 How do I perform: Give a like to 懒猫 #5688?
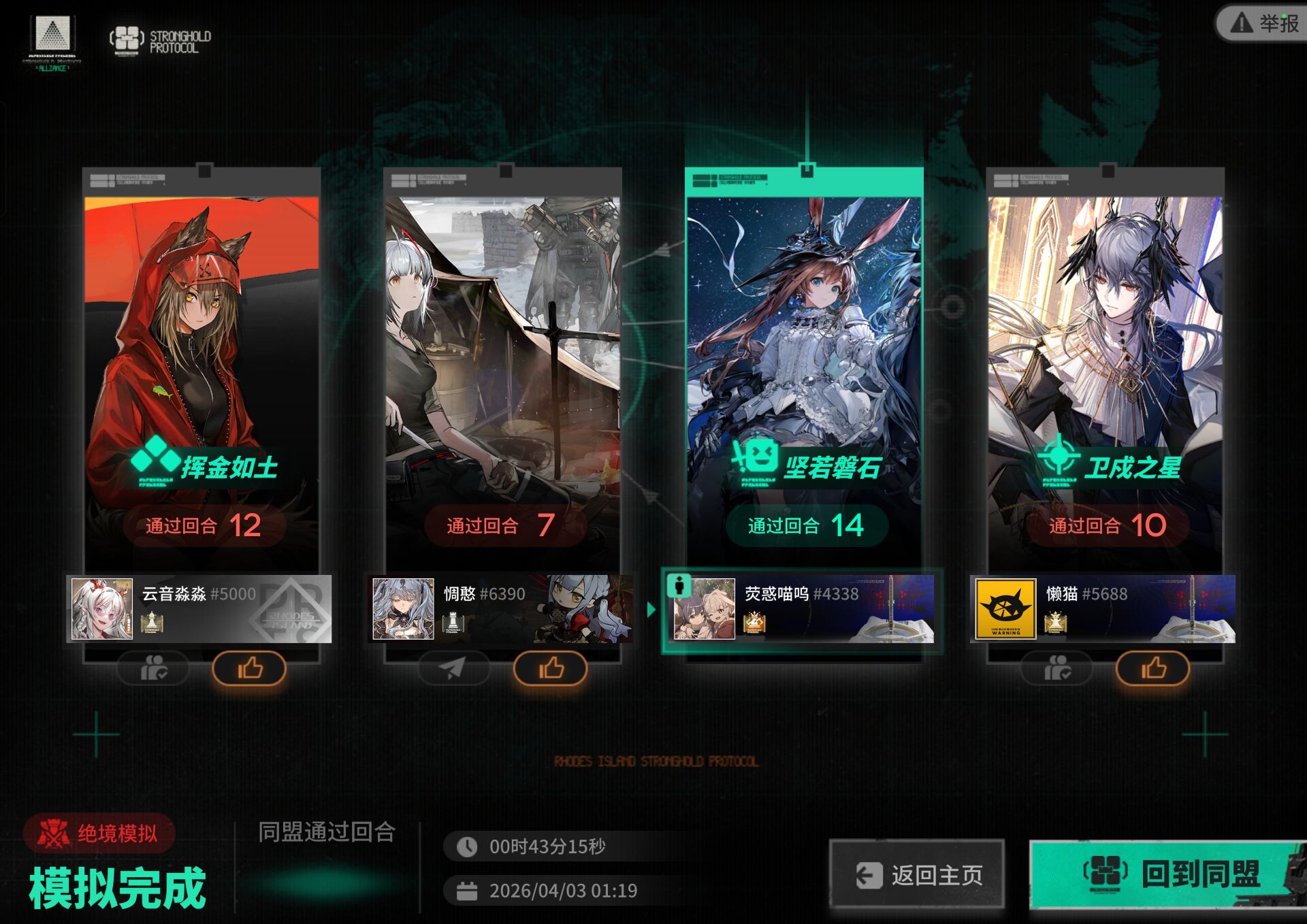(1155, 669)
